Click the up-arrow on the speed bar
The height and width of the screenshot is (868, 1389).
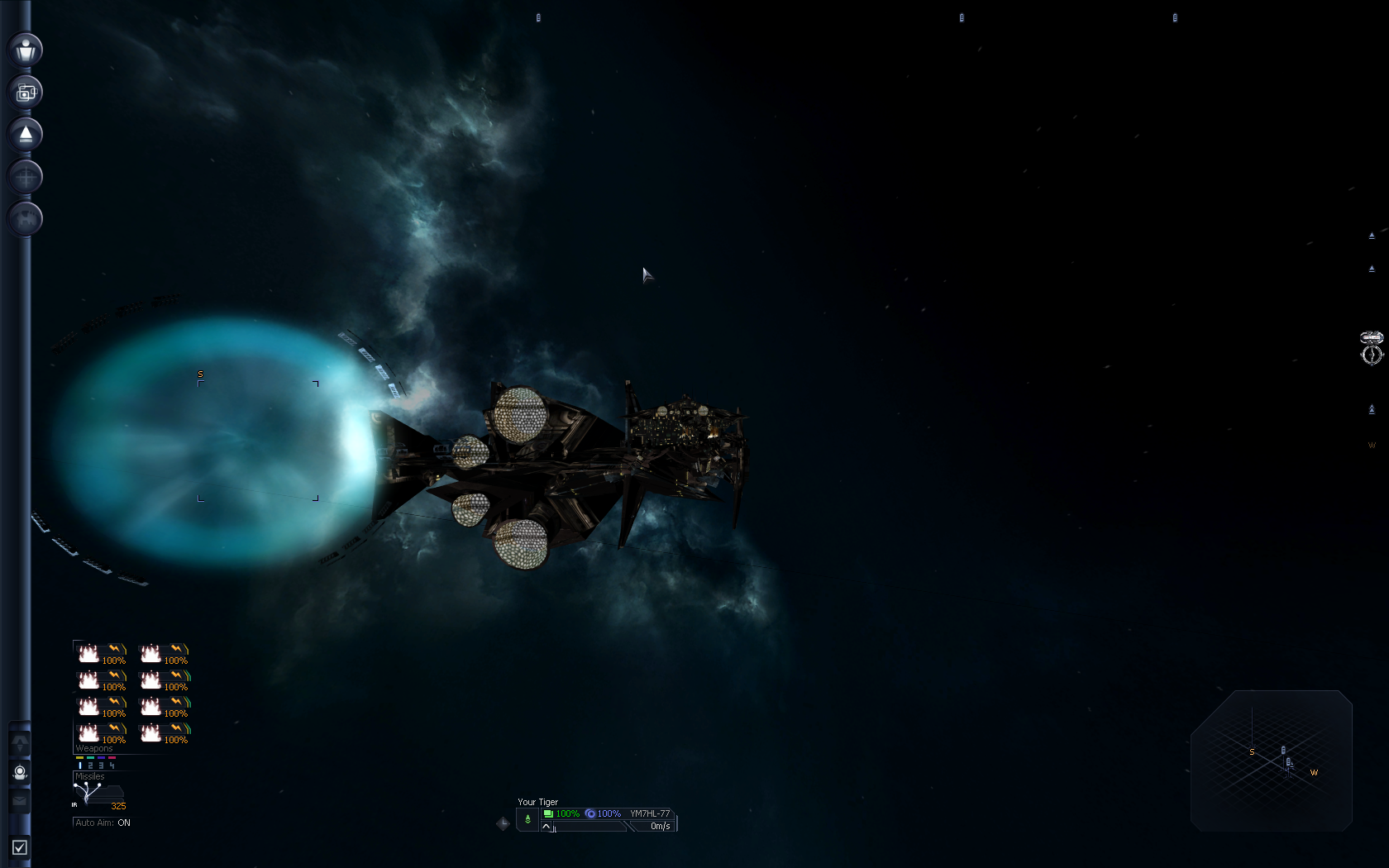[x=547, y=827]
